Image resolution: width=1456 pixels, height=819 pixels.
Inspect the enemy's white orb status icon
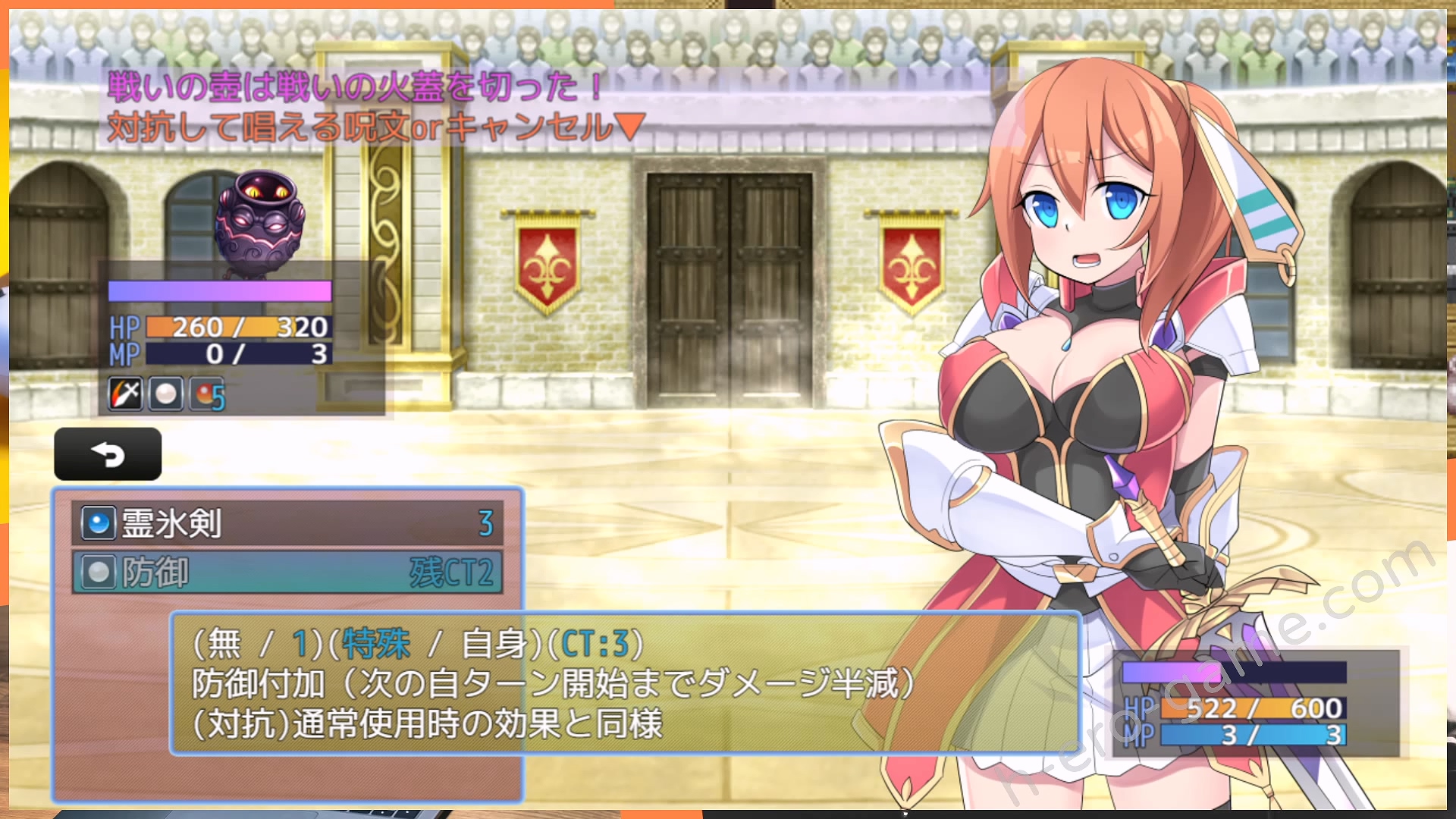pos(165,394)
